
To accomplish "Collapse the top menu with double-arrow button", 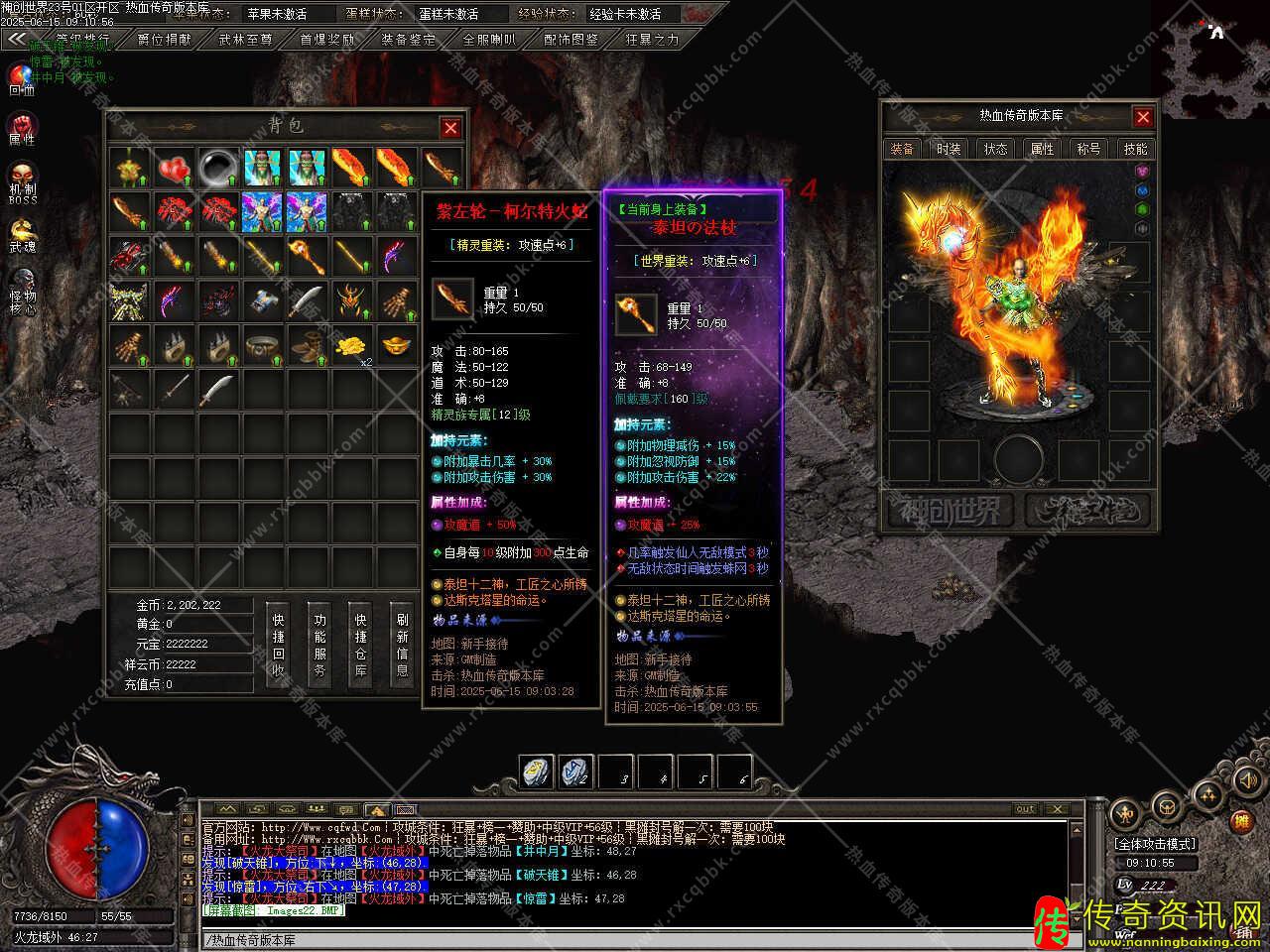I will (15, 40).
